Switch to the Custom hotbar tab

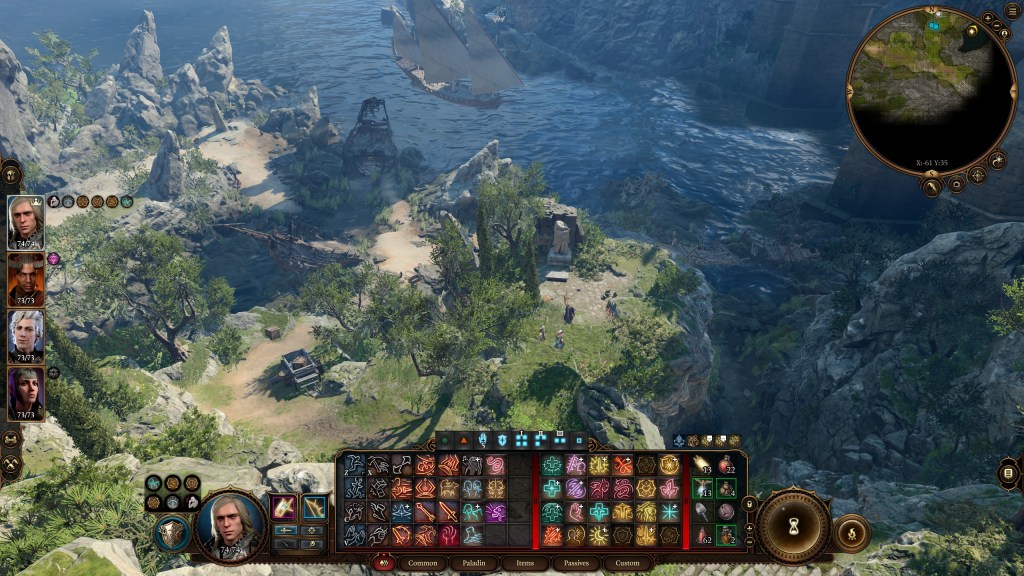[x=628, y=563]
